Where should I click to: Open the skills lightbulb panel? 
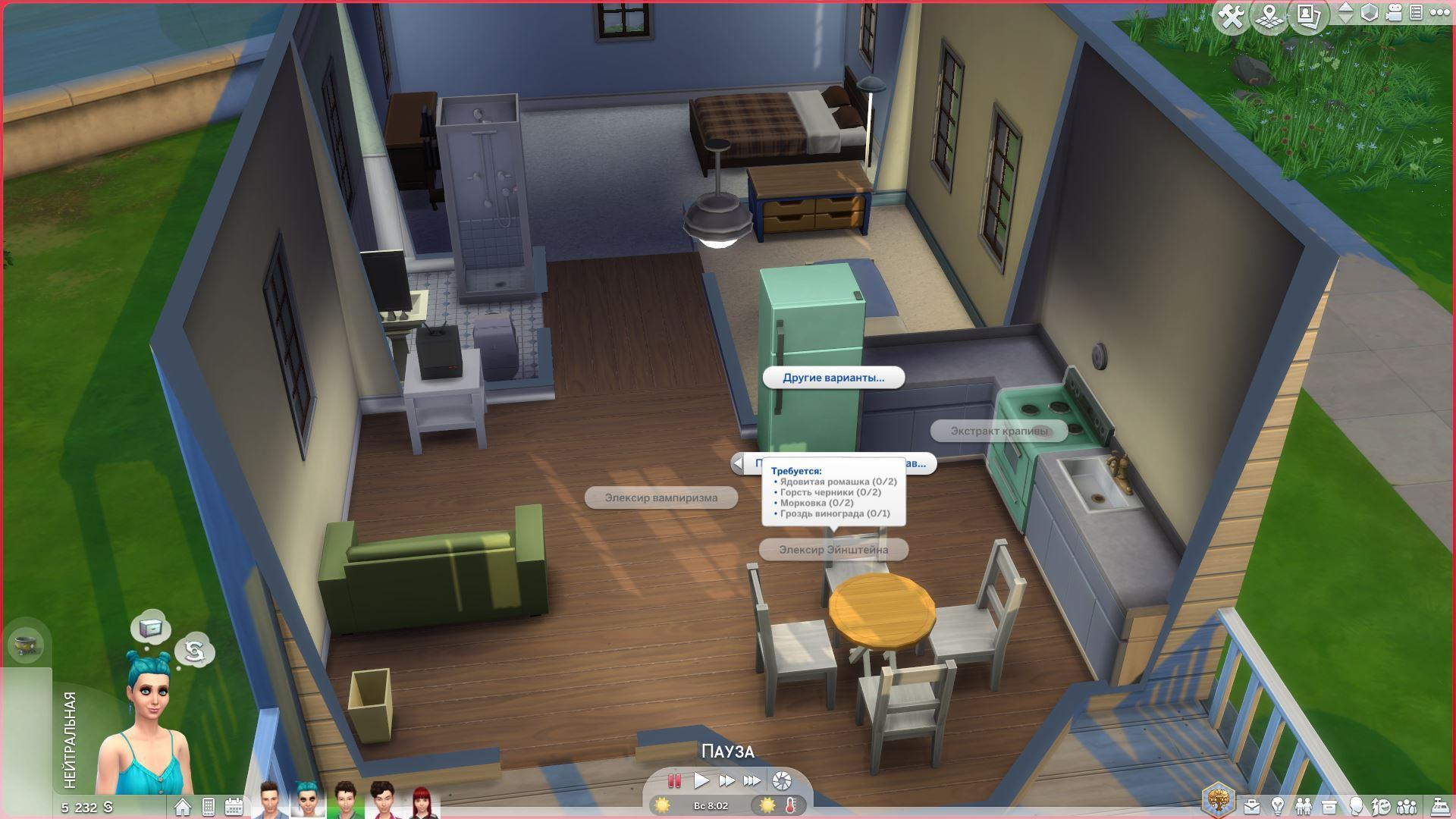tap(1278, 806)
